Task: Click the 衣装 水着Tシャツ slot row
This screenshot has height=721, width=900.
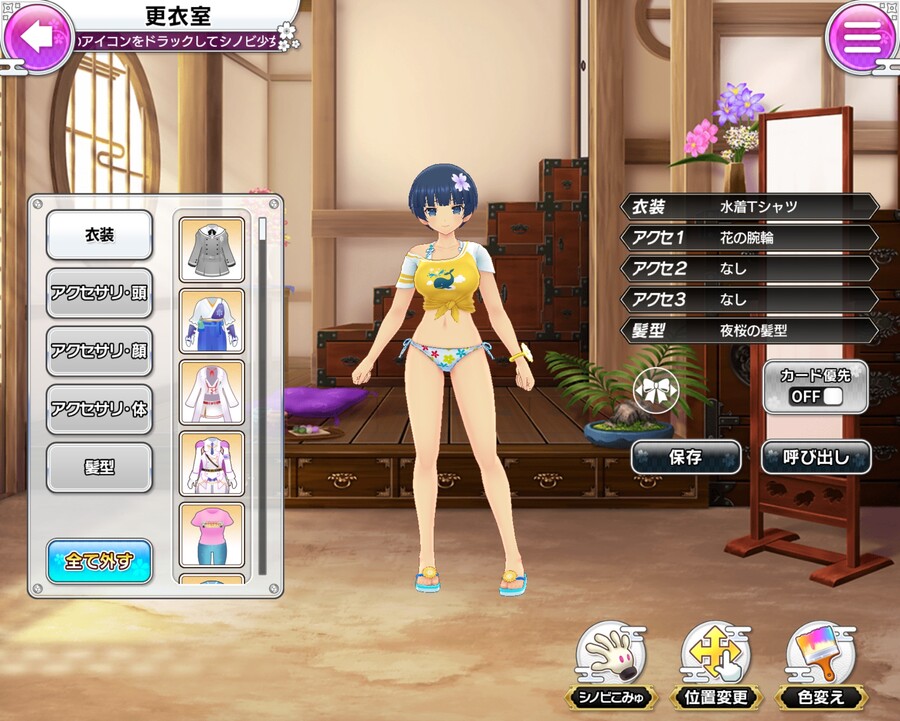Action: tap(750, 207)
